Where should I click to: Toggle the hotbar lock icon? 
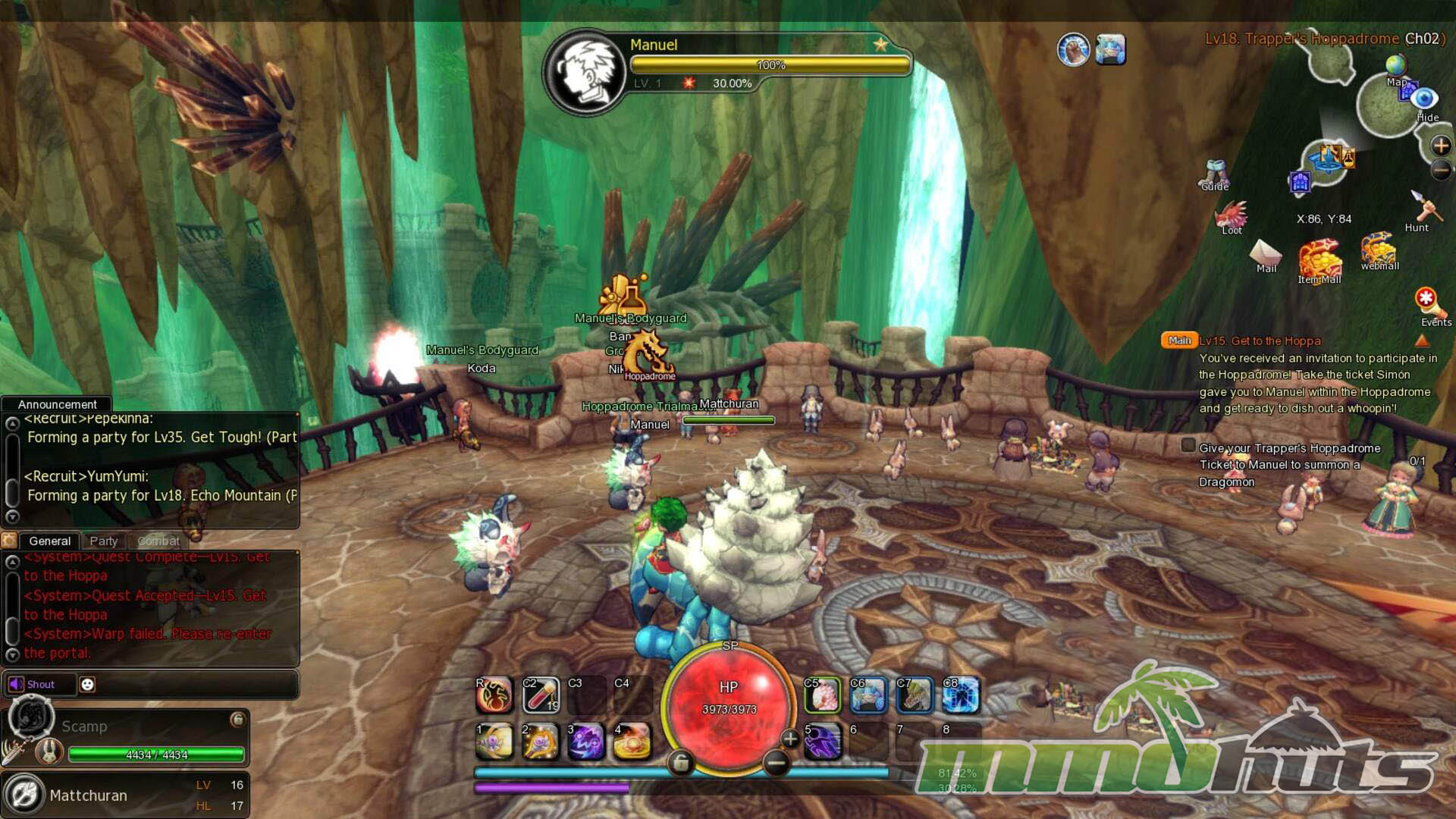[680, 764]
